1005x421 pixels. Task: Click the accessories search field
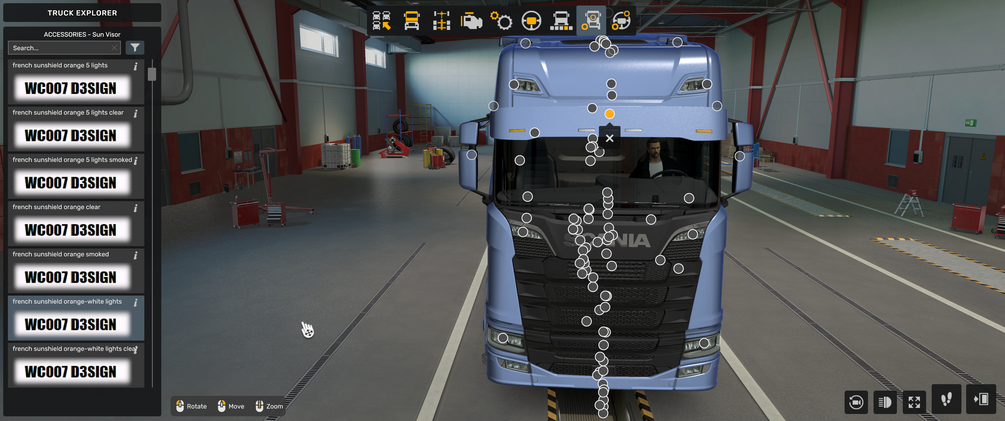pos(63,48)
